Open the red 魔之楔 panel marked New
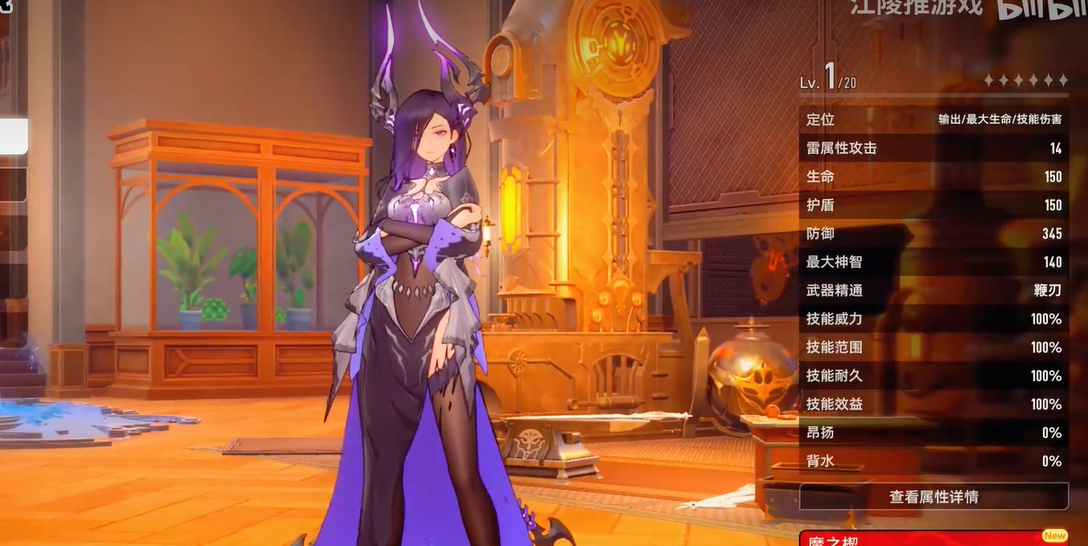The image size is (1088, 546). [933, 538]
